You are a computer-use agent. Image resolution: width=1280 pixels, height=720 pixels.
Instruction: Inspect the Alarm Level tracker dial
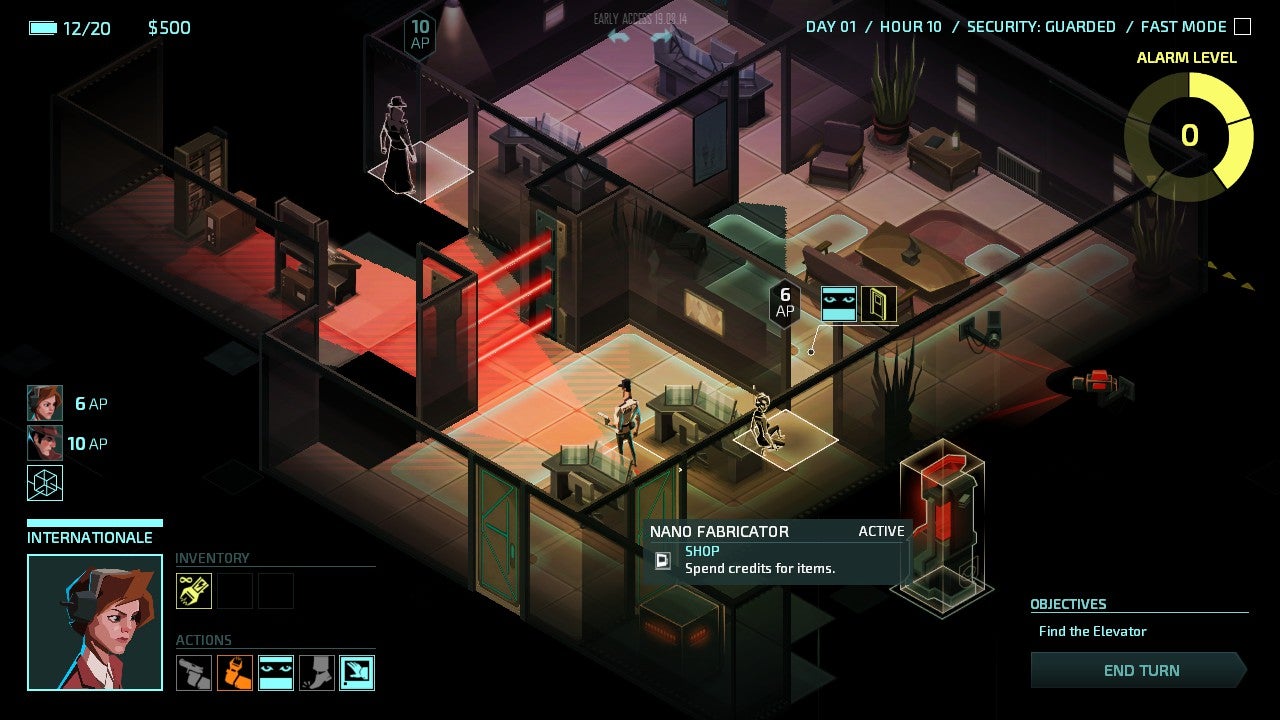(1189, 135)
